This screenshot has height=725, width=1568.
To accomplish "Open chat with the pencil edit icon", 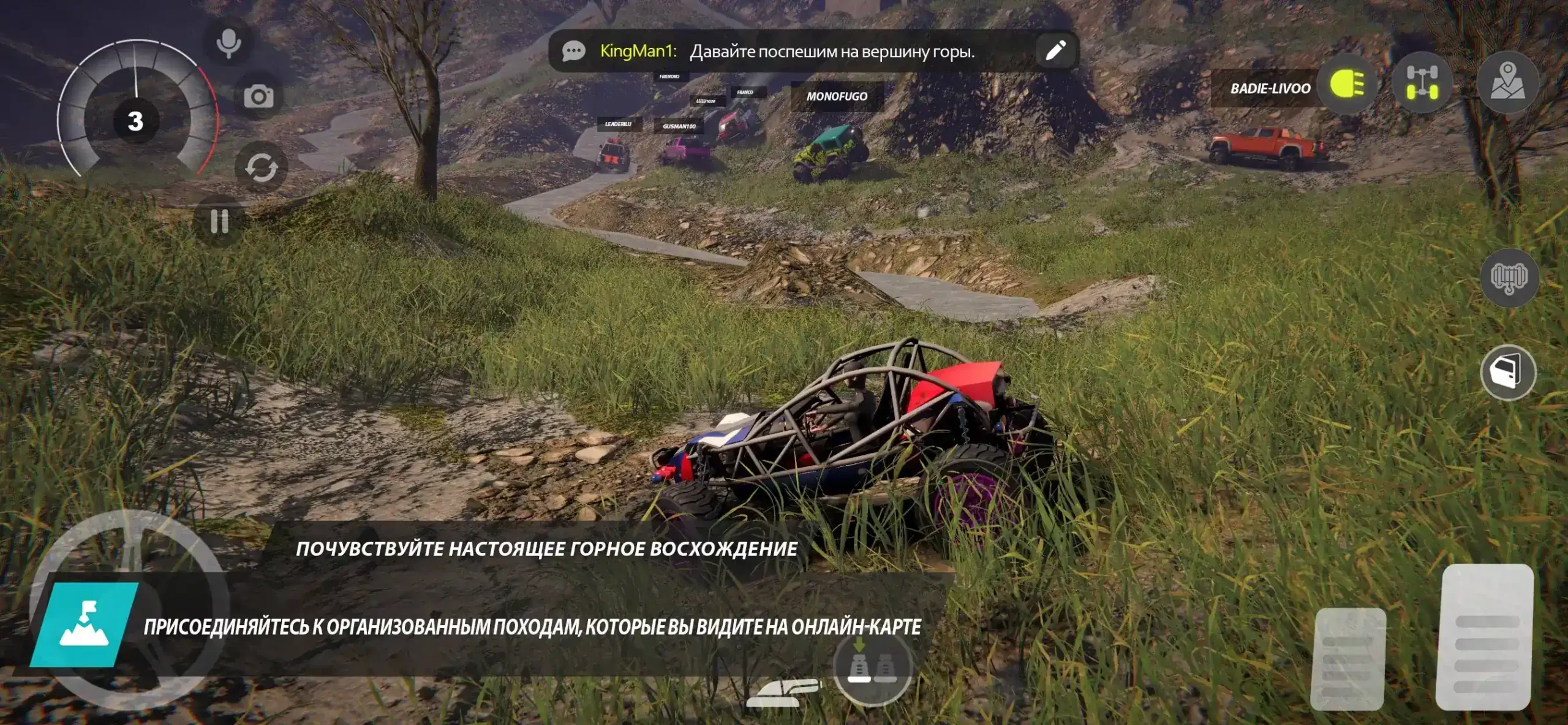I will tap(1055, 51).
